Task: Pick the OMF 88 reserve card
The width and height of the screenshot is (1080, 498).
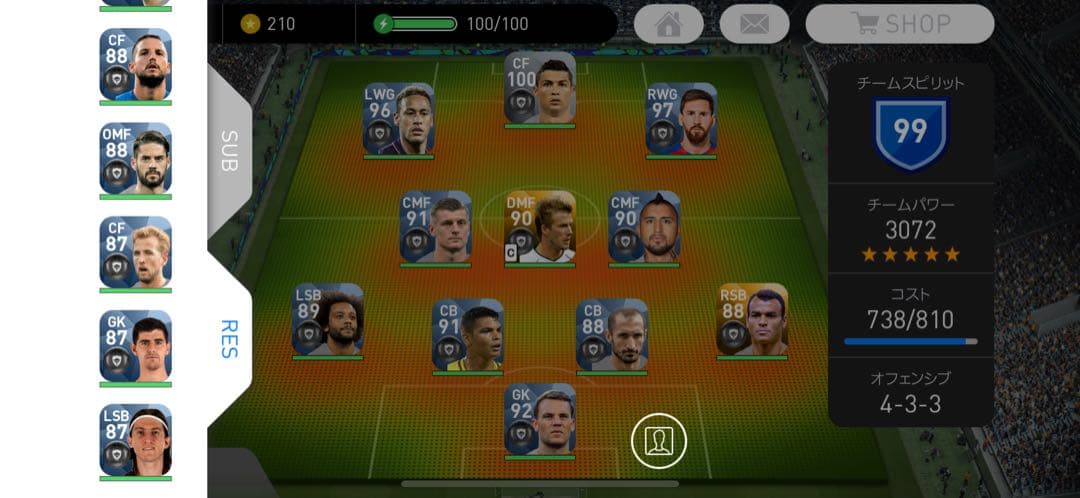Action: [135, 158]
